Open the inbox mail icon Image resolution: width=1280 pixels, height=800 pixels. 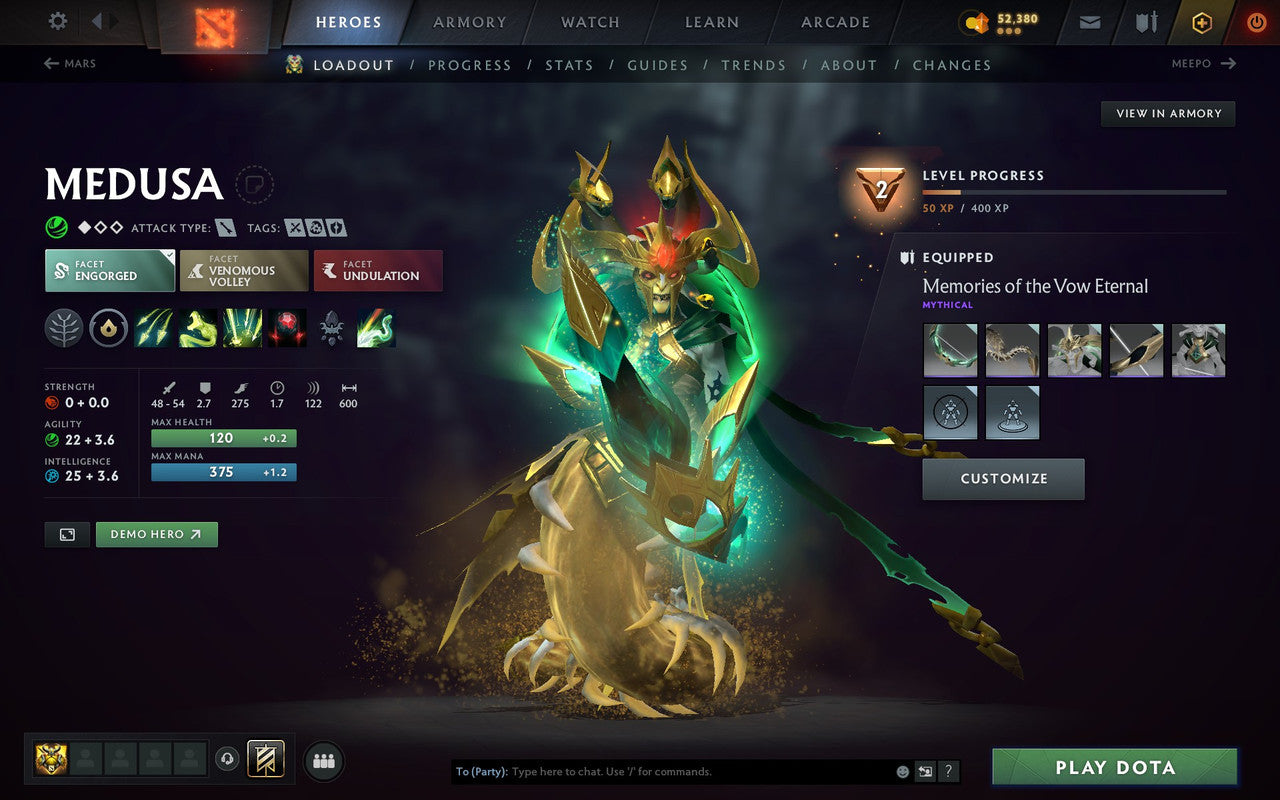pos(1089,21)
